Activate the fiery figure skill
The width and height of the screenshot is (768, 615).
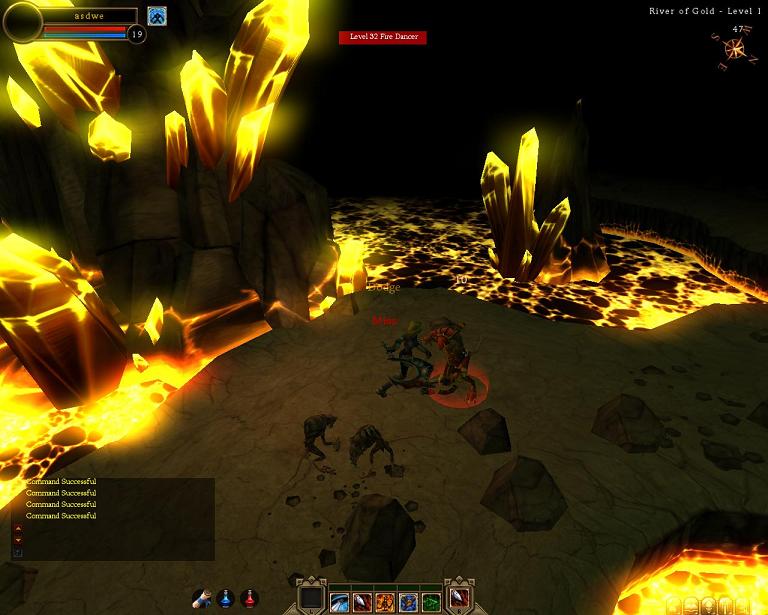click(x=385, y=602)
